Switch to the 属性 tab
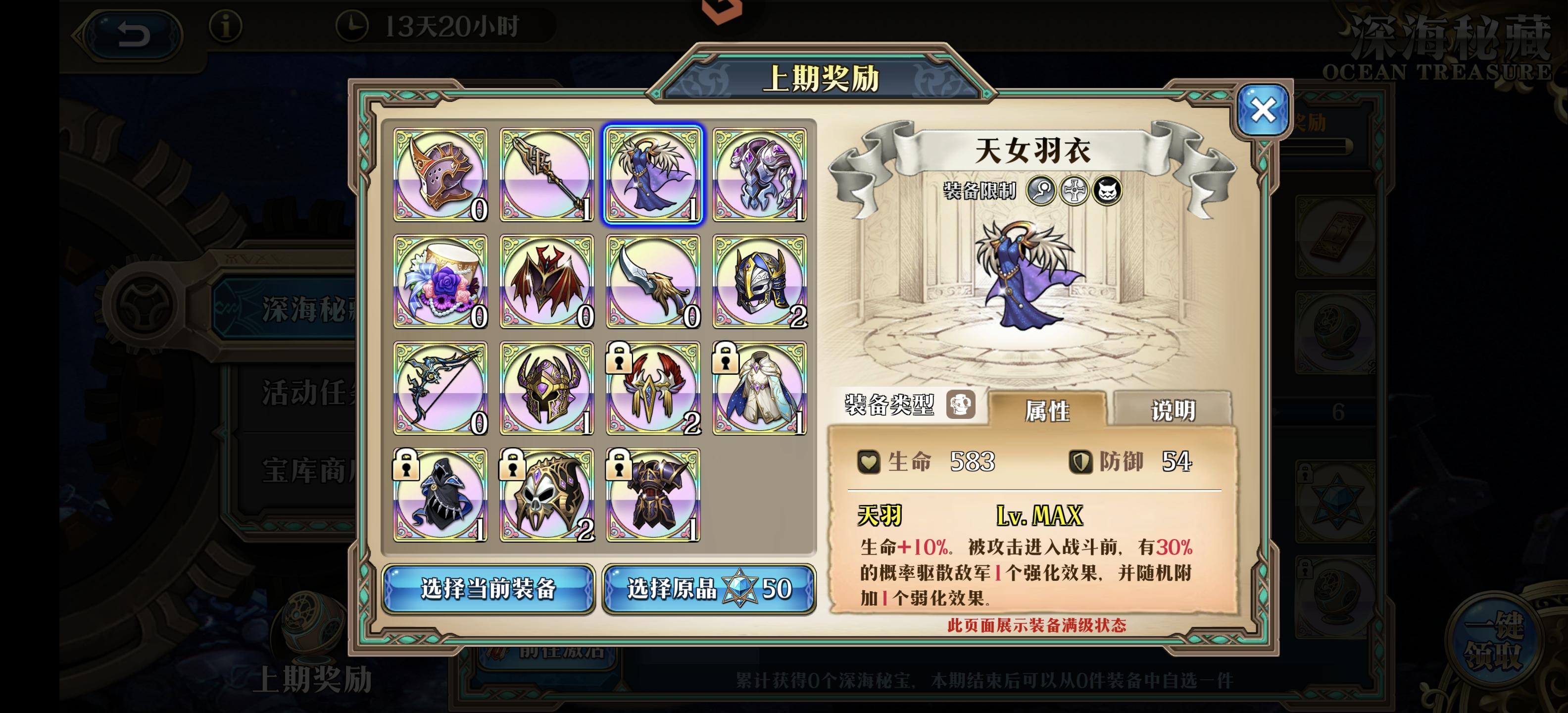Image resolution: width=1568 pixels, height=713 pixels. point(1048,408)
